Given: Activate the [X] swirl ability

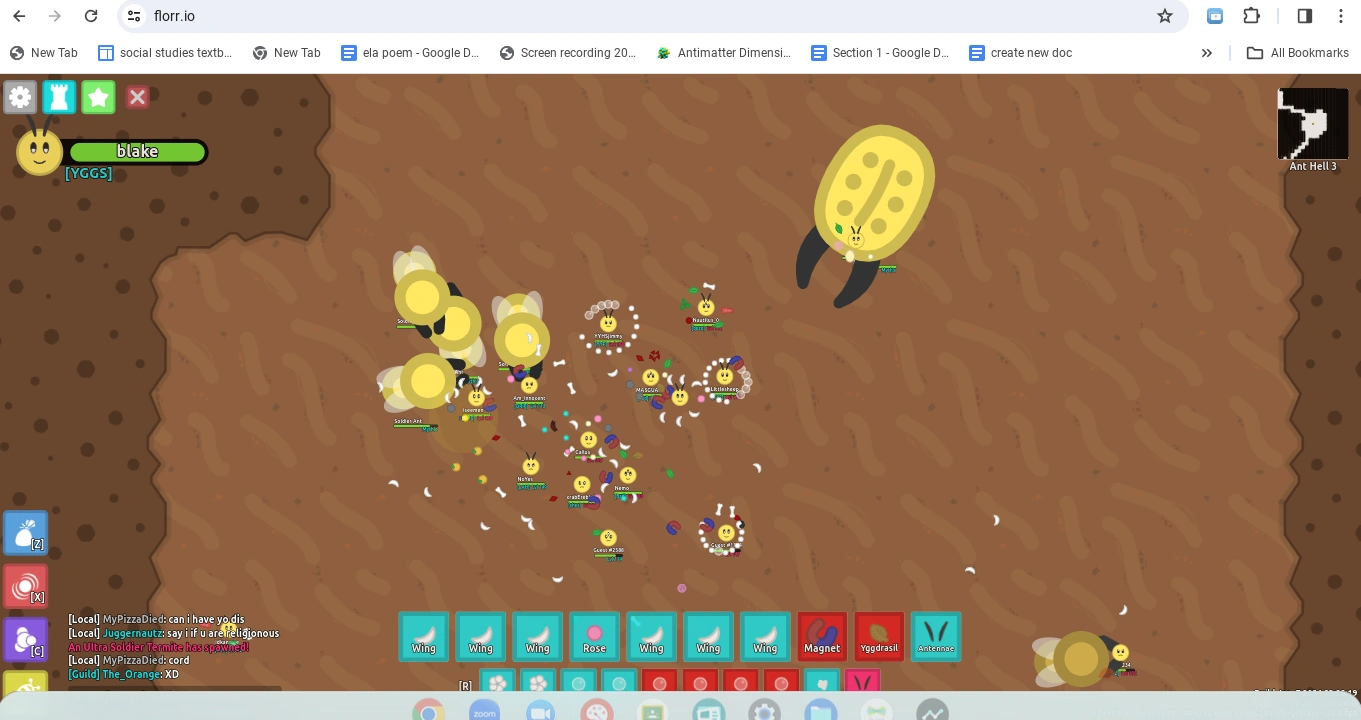Looking at the screenshot, I should pos(26,586).
